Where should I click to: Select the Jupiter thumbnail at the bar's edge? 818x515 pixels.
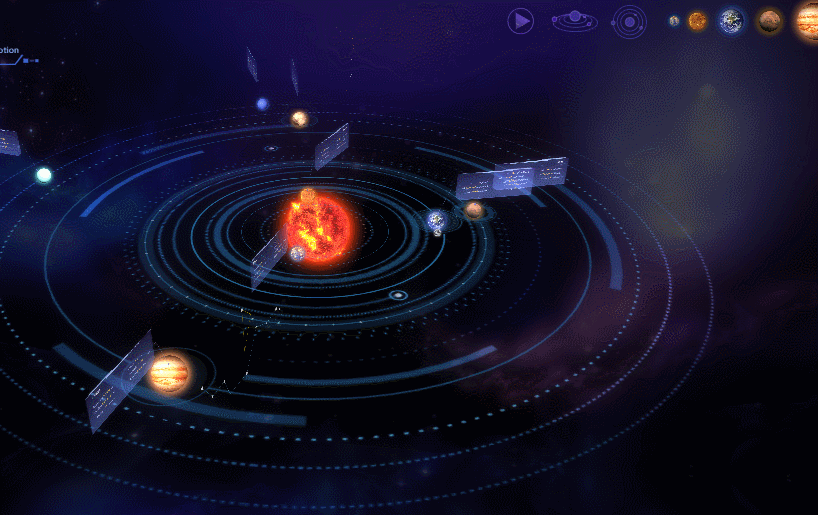click(808, 21)
